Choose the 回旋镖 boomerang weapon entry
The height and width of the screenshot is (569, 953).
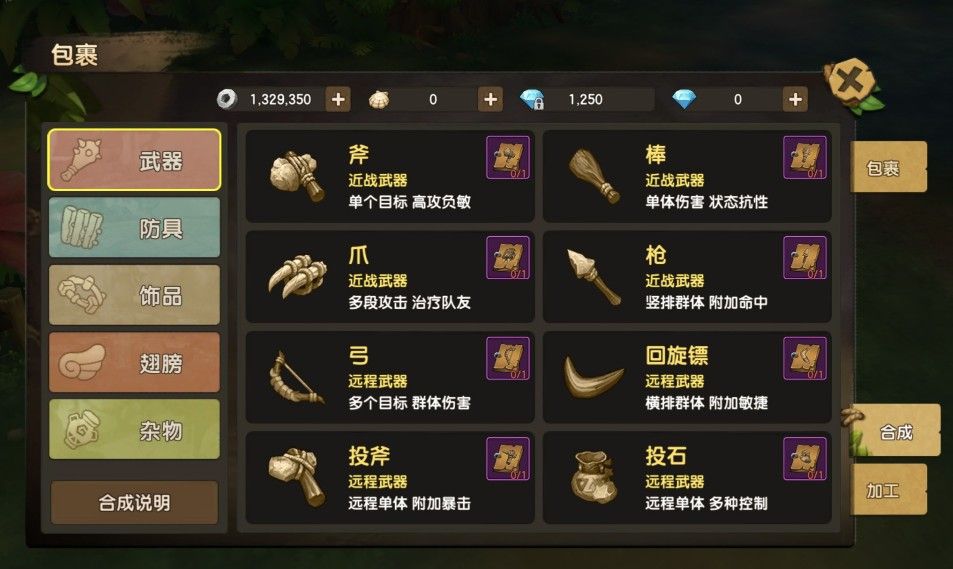686,378
